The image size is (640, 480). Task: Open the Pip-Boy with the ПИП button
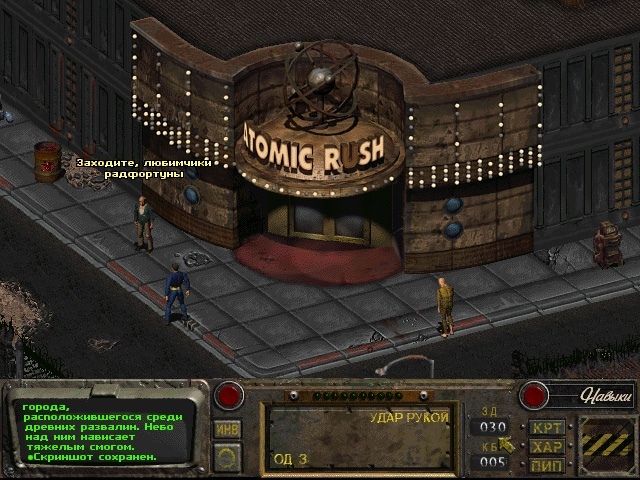(546, 464)
